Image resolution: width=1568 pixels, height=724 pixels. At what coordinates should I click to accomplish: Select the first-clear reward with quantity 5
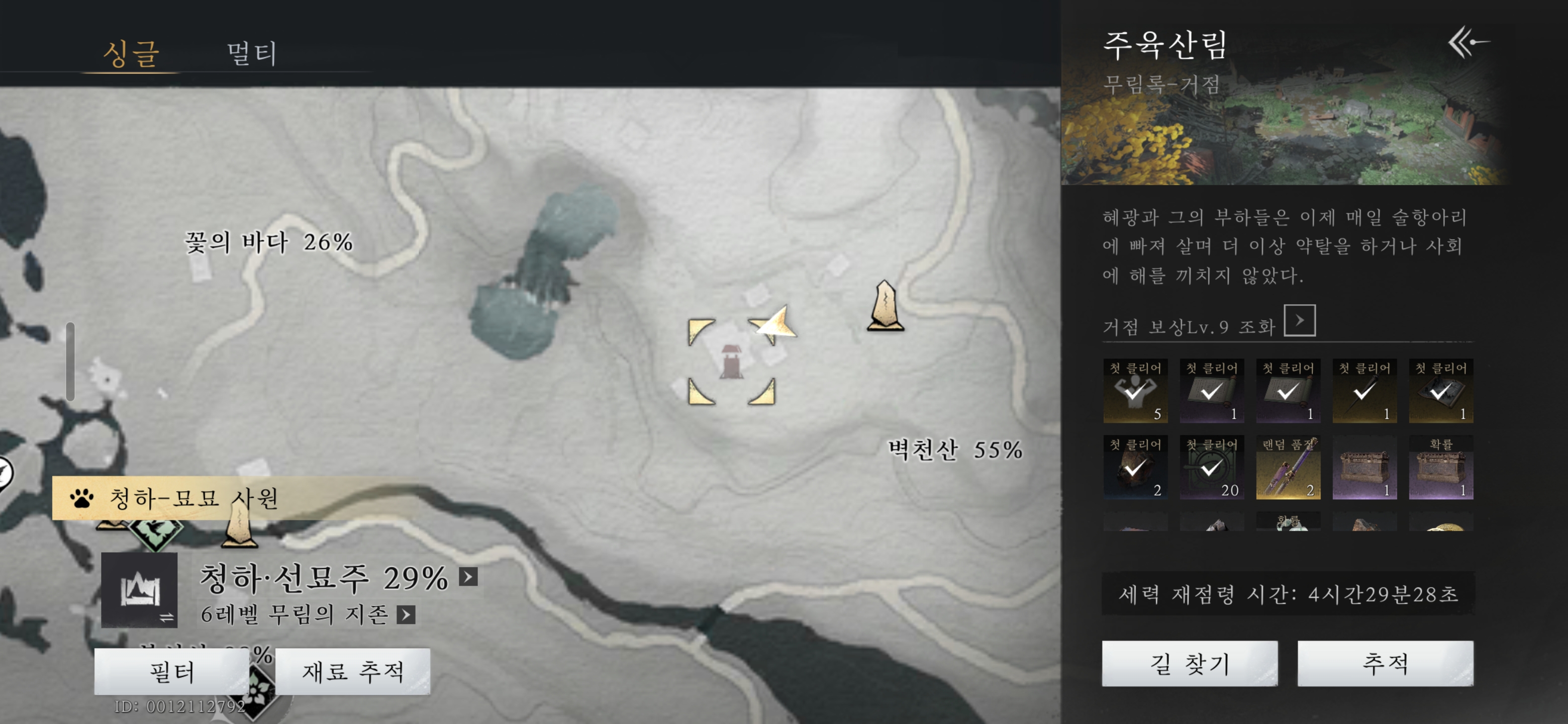coord(1135,391)
